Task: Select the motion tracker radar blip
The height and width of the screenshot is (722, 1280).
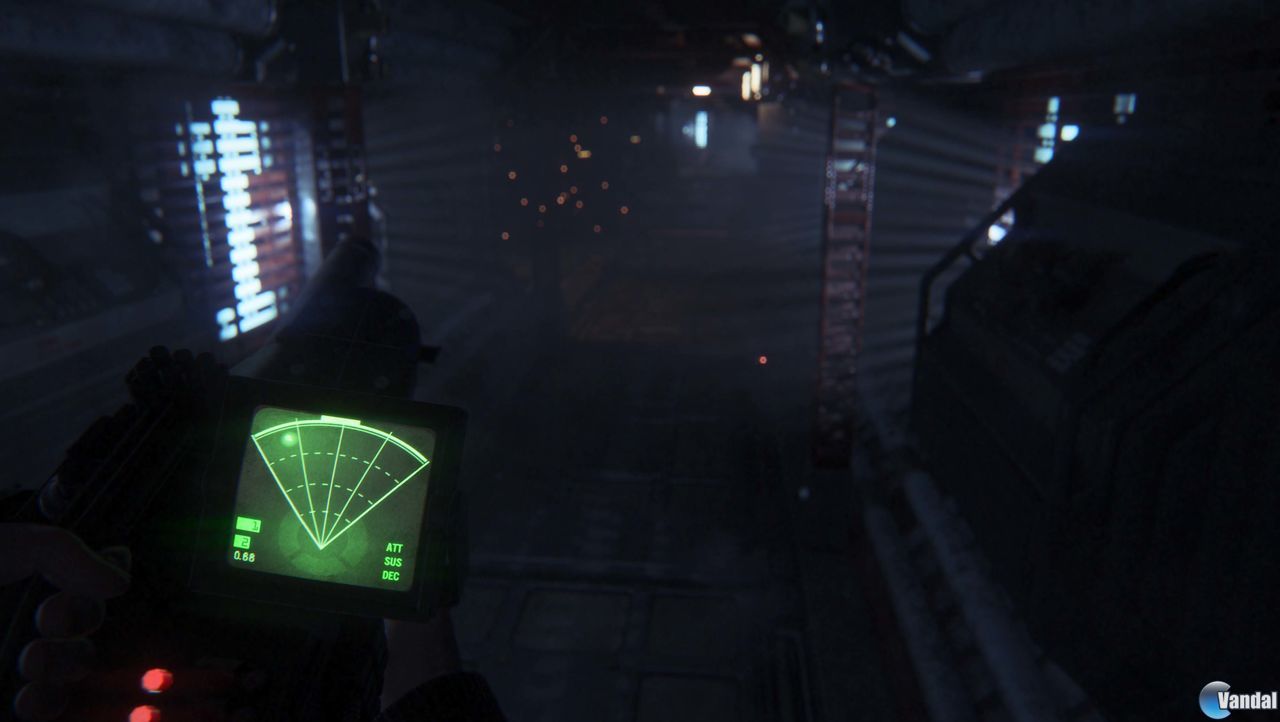Action: pos(290,437)
